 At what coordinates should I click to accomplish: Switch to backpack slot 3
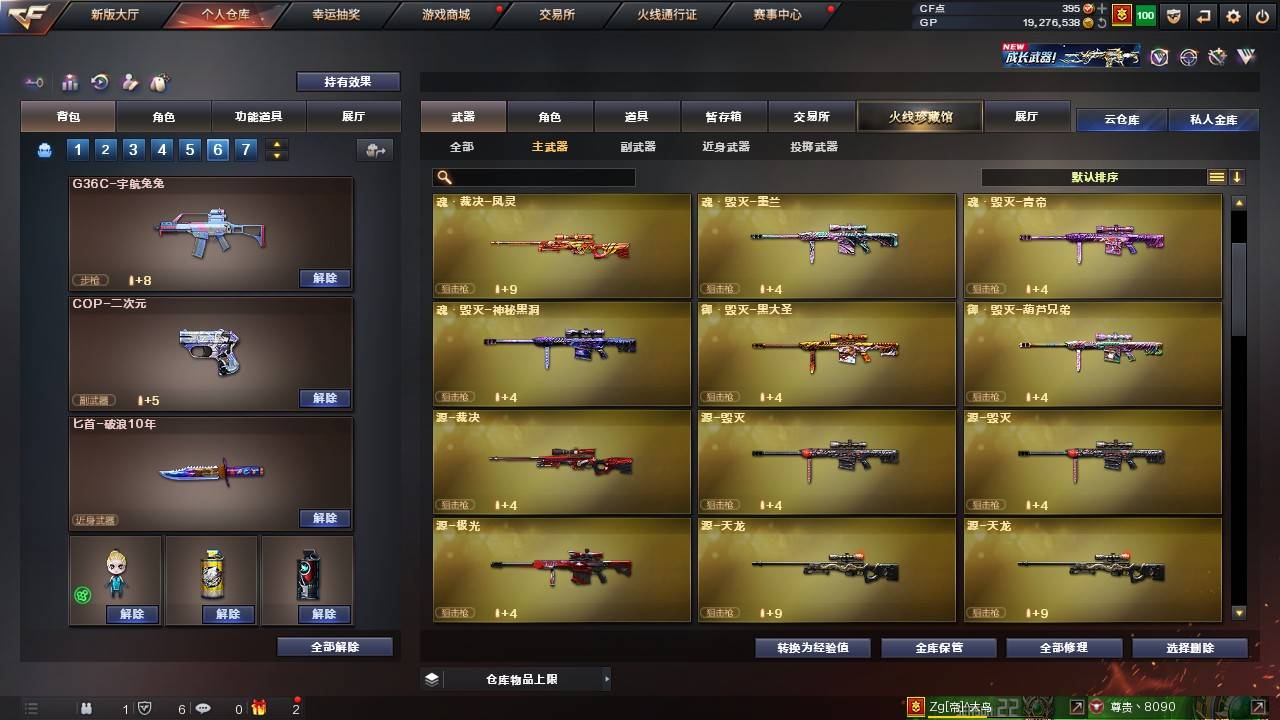133,149
